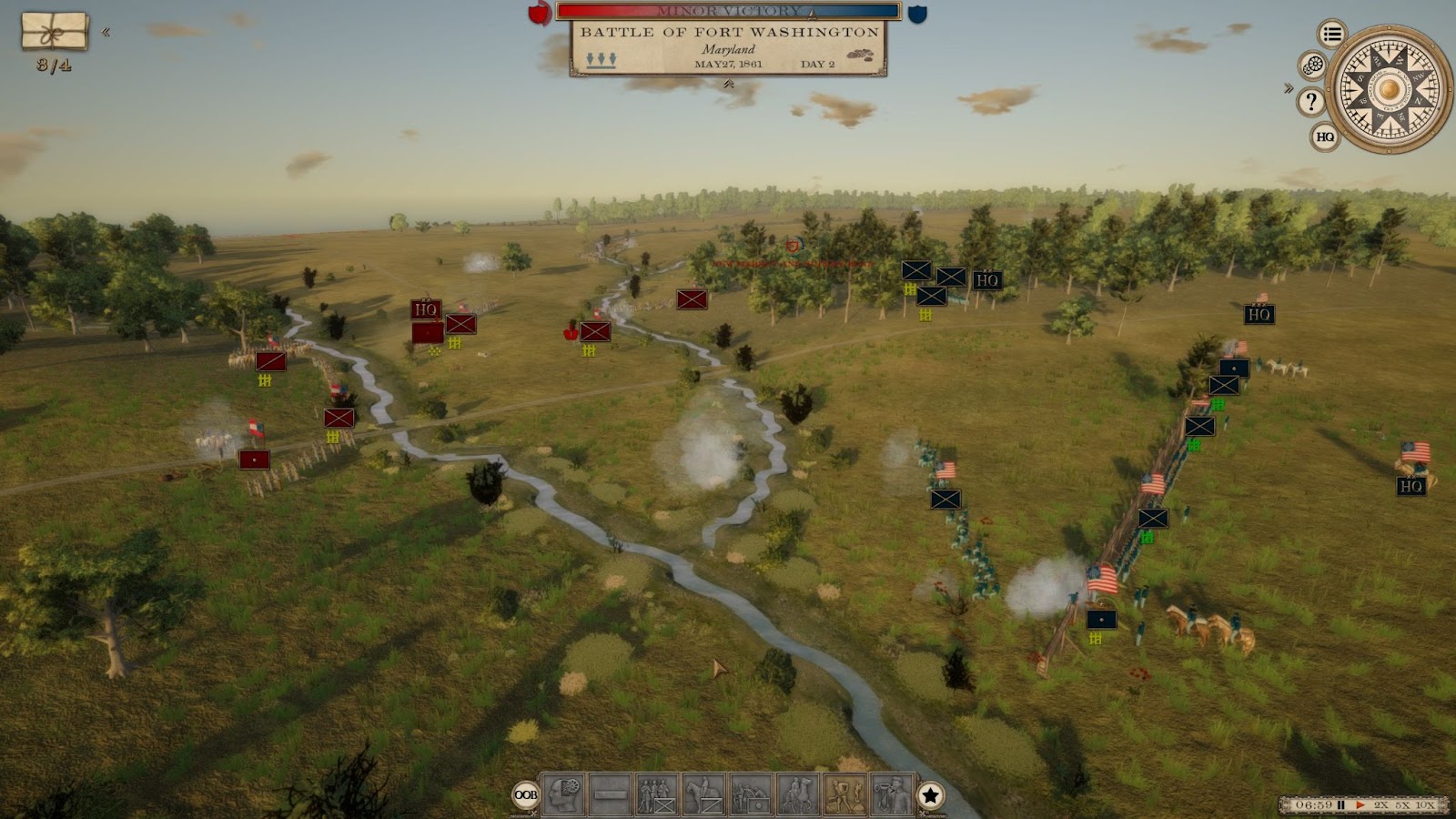This screenshot has width=1456, height=819.
Task: Set game speed to 10X
Action: (1425, 804)
